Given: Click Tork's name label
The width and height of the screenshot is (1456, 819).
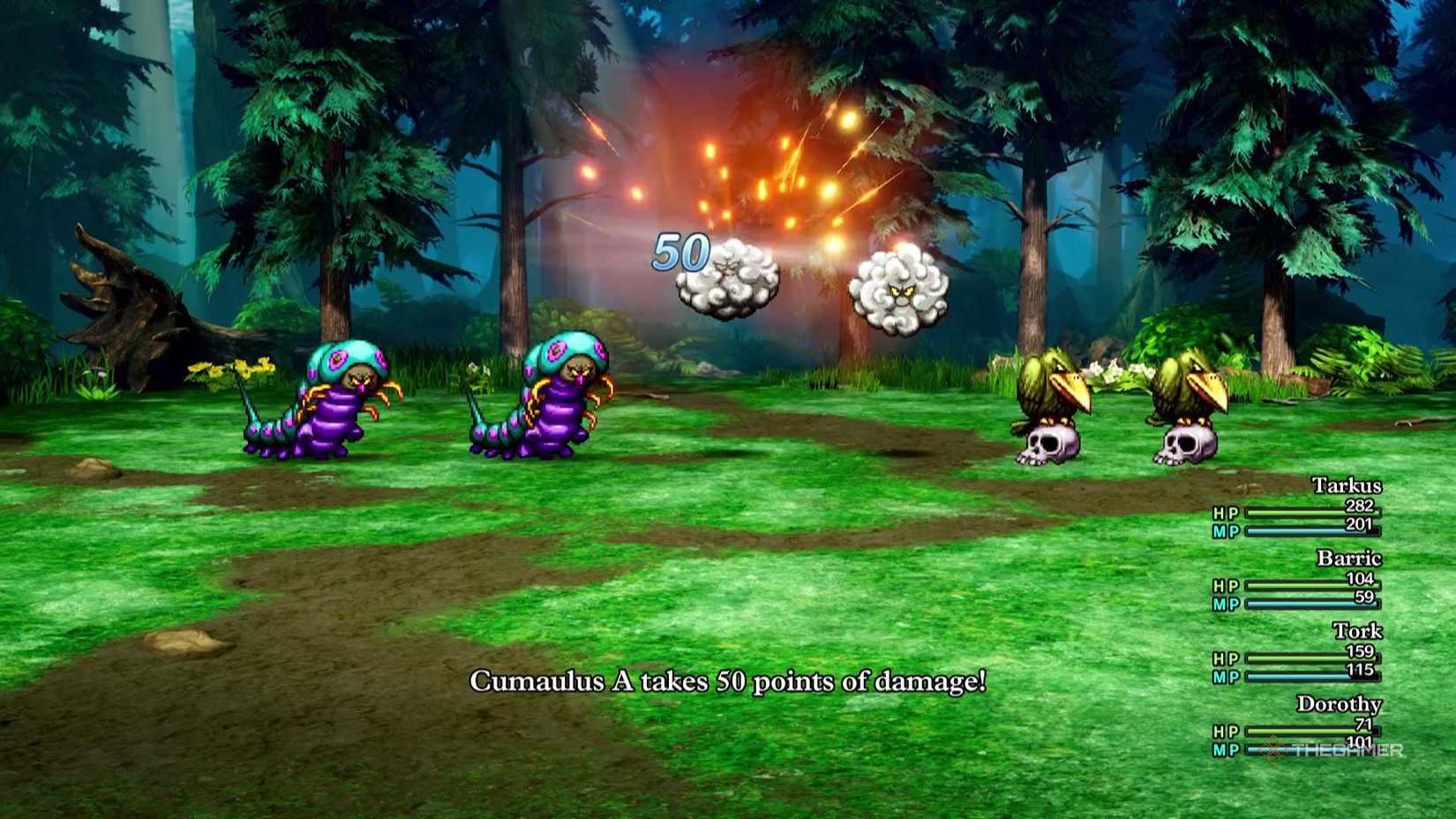Looking at the screenshot, I should click(x=1360, y=631).
